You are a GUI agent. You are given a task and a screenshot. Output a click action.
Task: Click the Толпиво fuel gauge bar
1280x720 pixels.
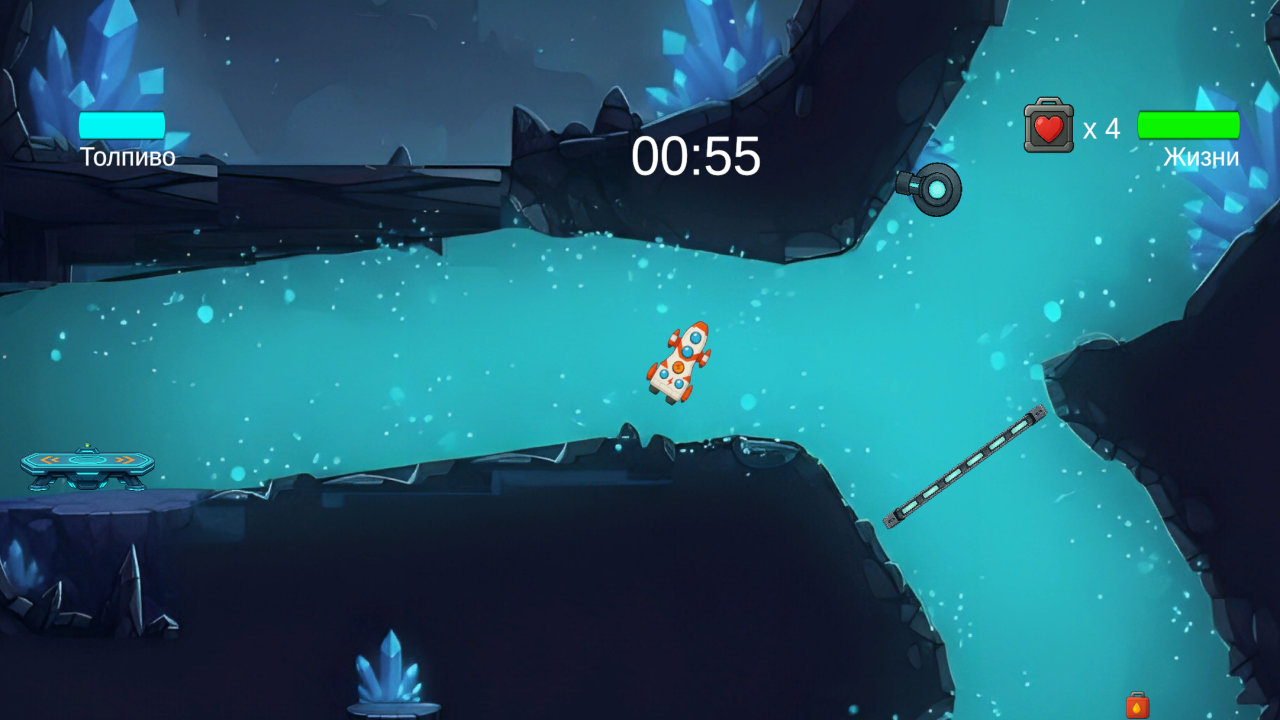pyautogui.click(x=121, y=124)
